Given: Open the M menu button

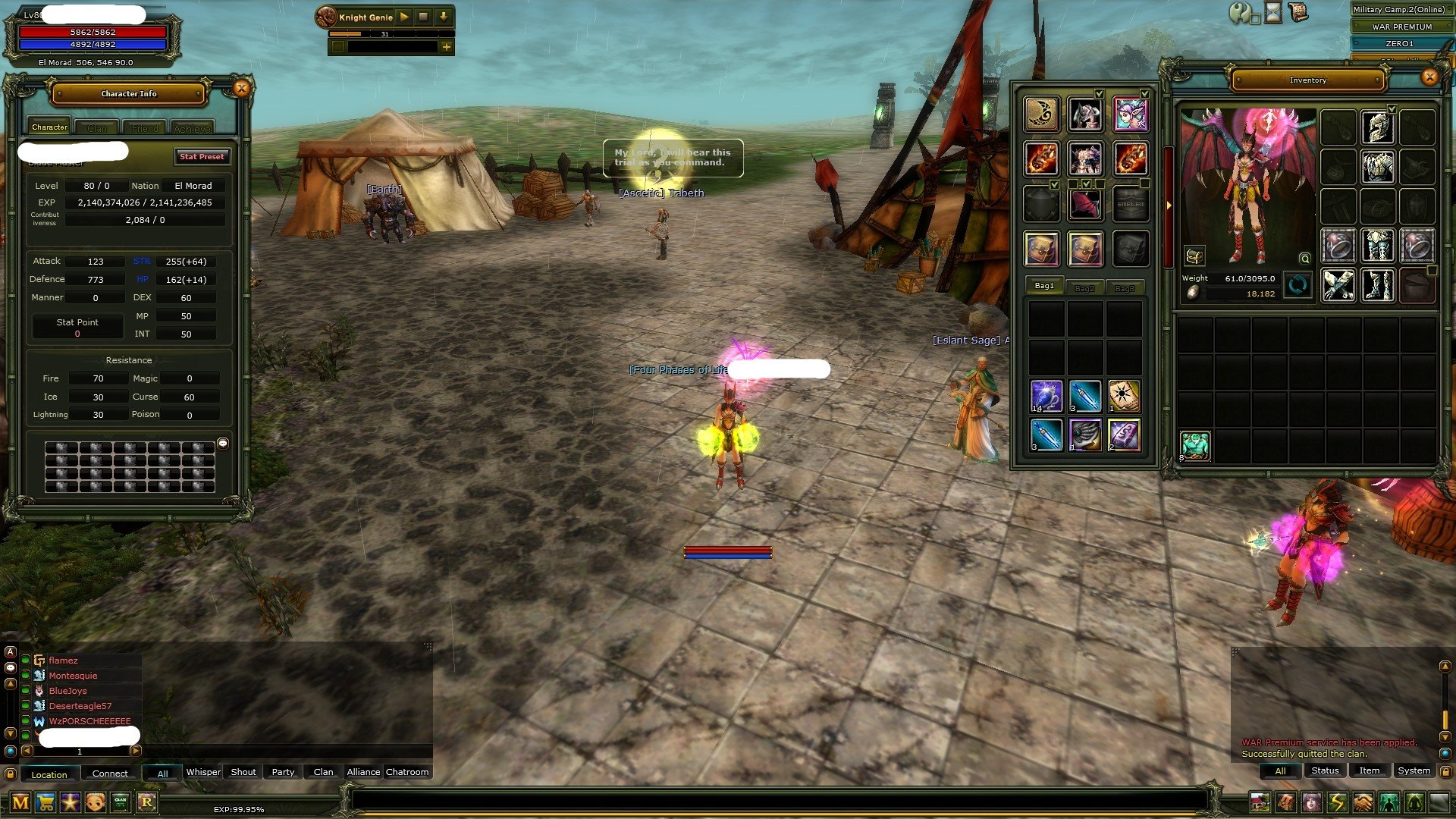Looking at the screenshot, I should 20,802.
